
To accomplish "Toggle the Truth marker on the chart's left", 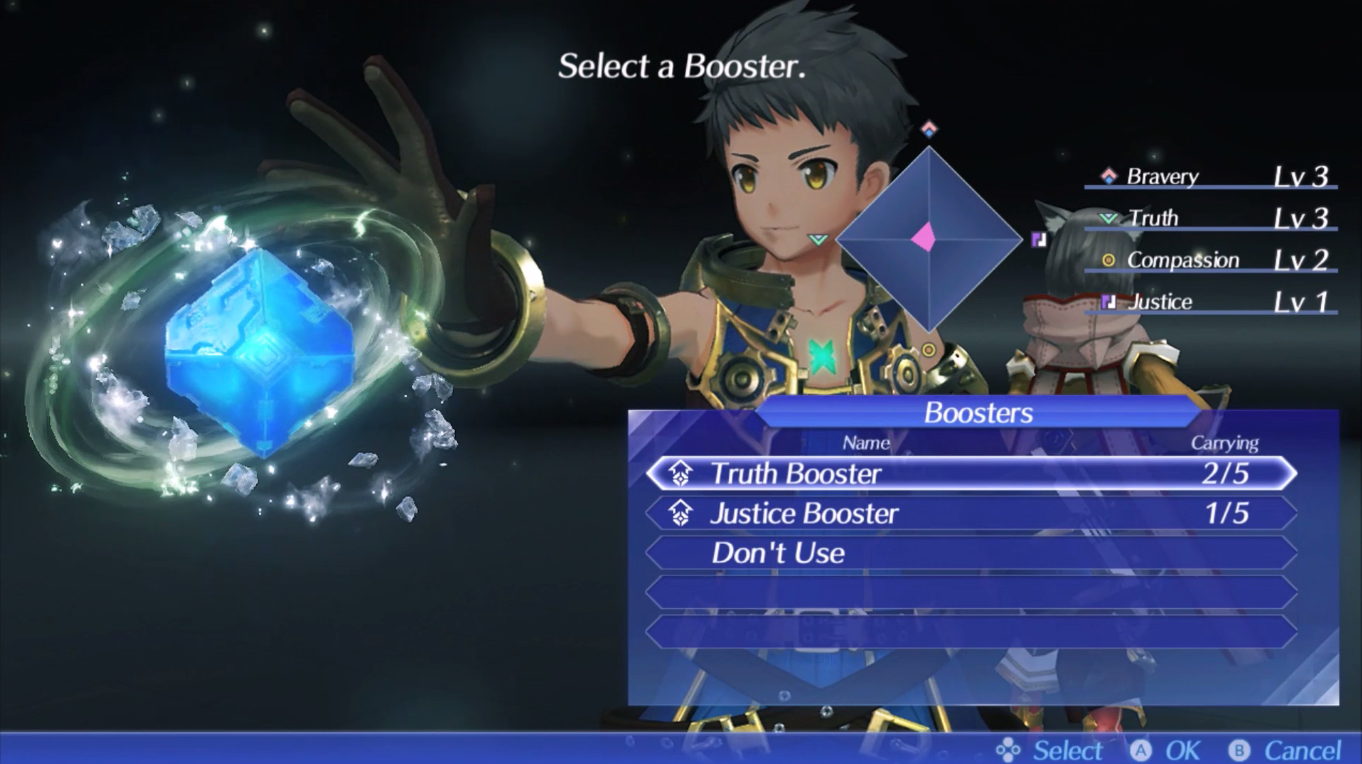I will click(818, 241).
